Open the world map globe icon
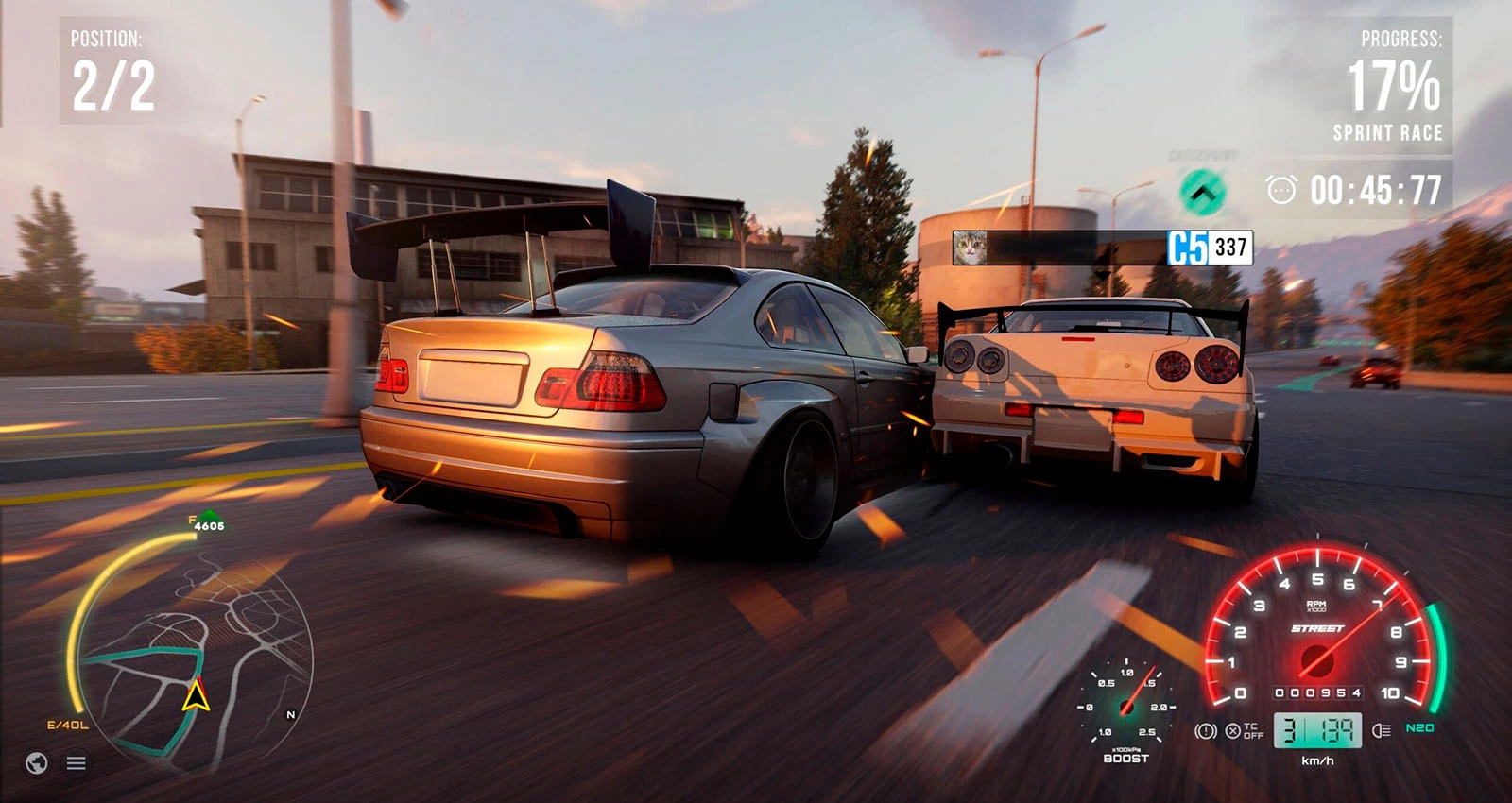 [37, 762]
